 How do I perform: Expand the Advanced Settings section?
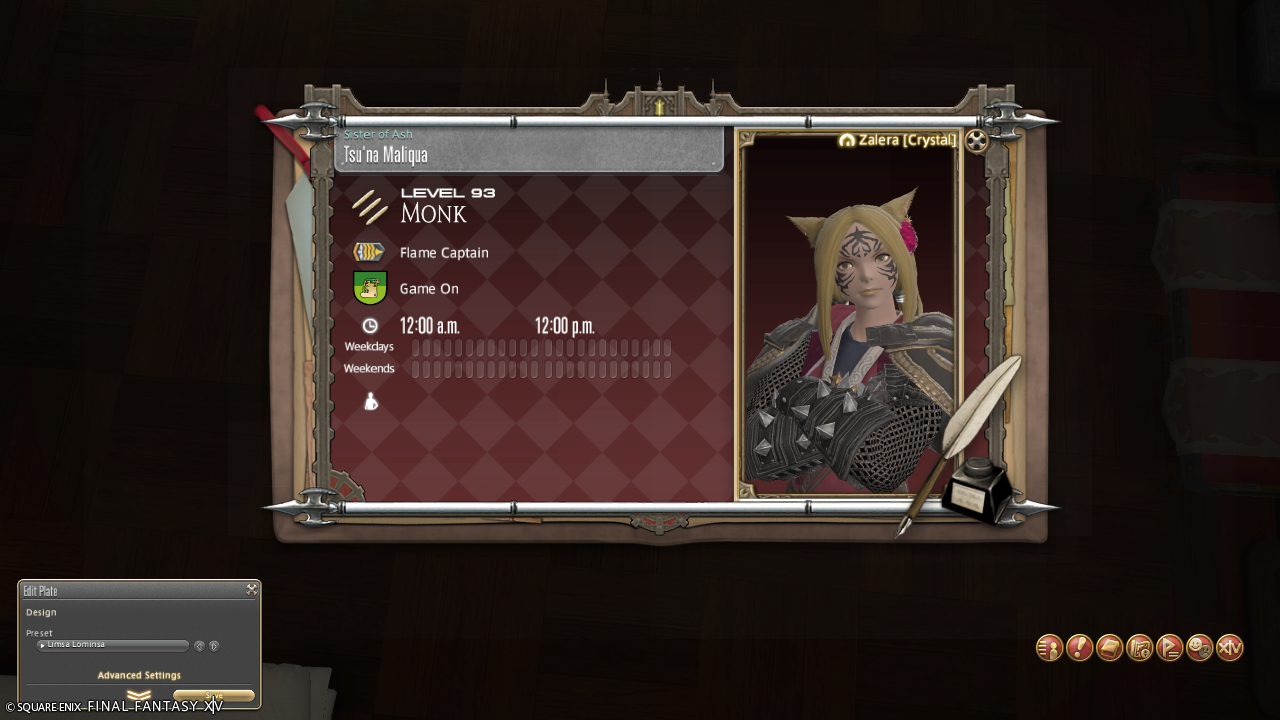[x=139, y=676]
